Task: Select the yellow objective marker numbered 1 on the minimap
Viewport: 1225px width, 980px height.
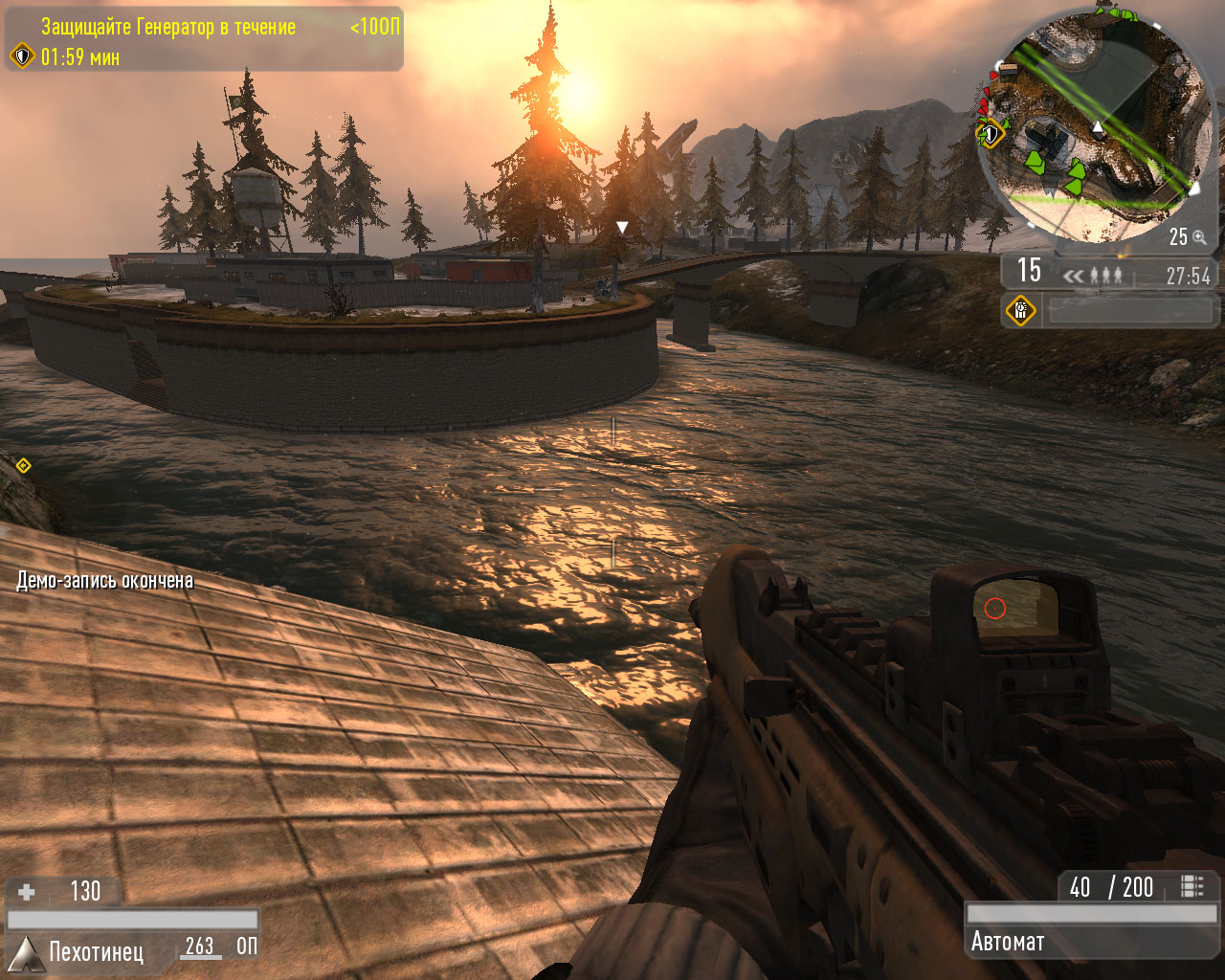Action: coord(991,134)
